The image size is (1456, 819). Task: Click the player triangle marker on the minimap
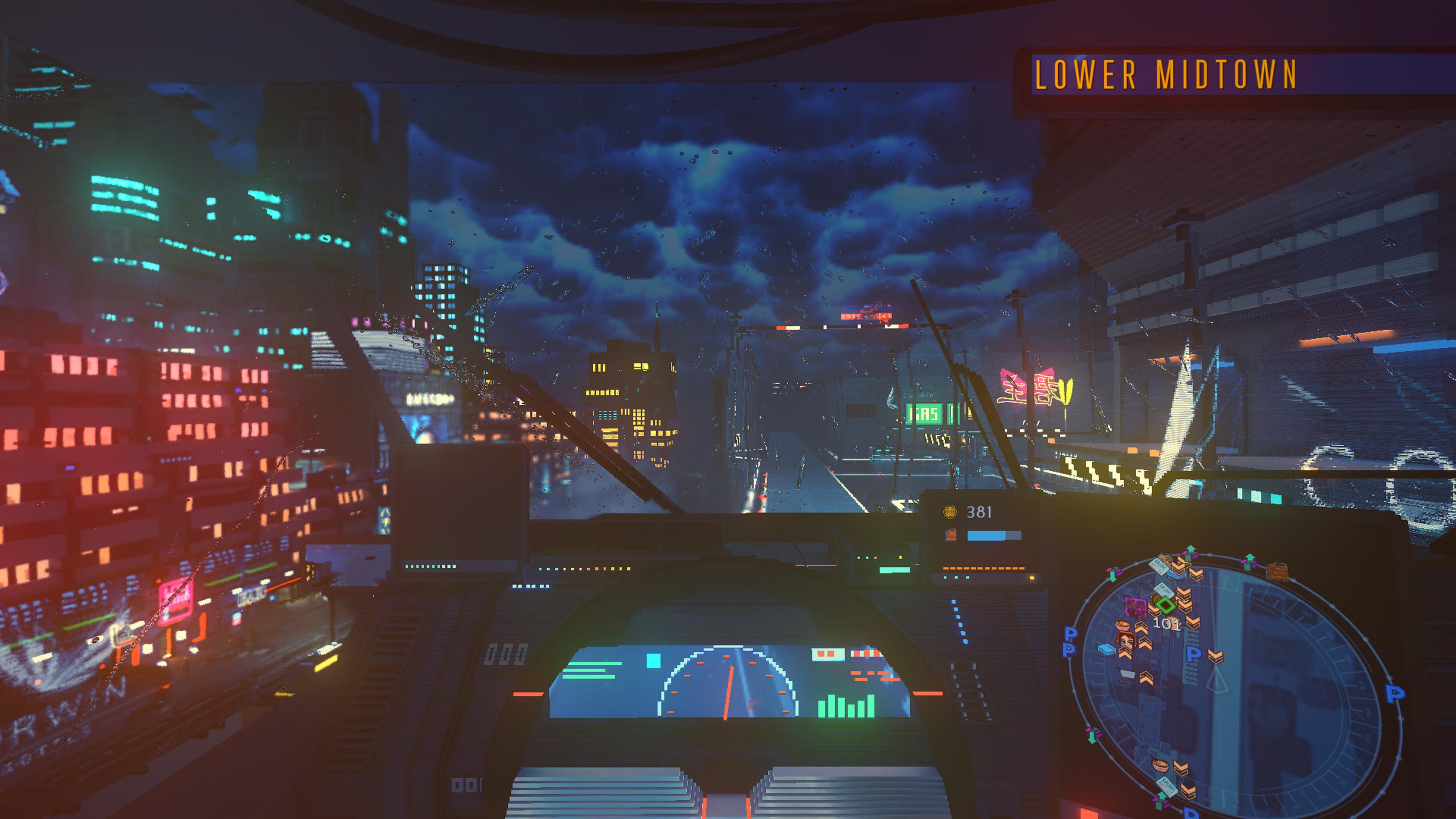click(x=1218, y=681)
